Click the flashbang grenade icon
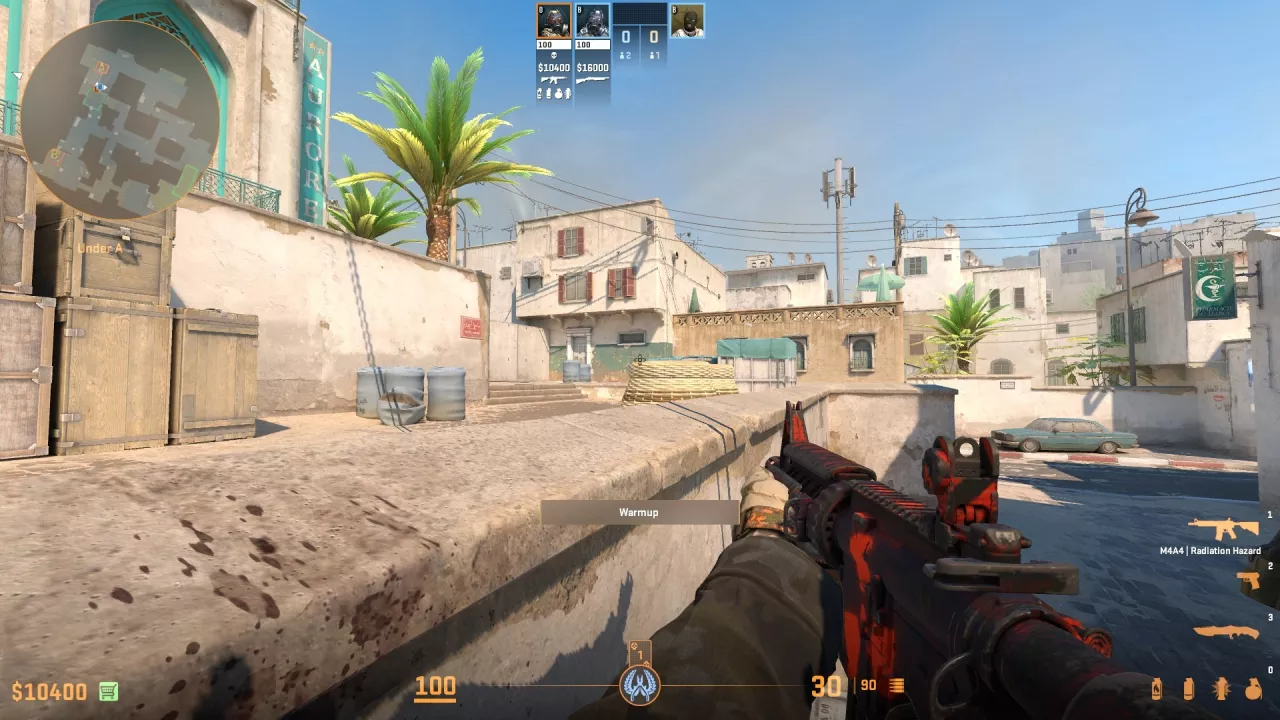The height and width of the screenshot is (720, 1280). click(1222, 690)
